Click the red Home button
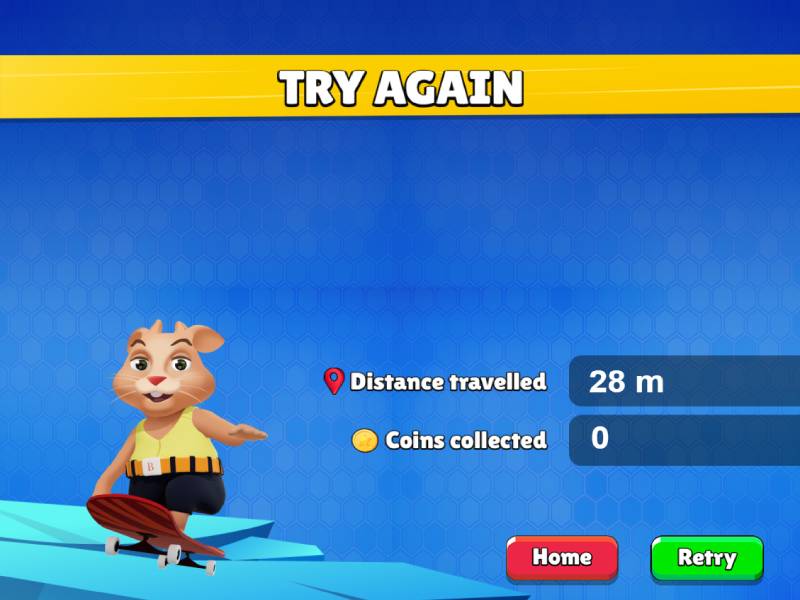 coord(562,558)
